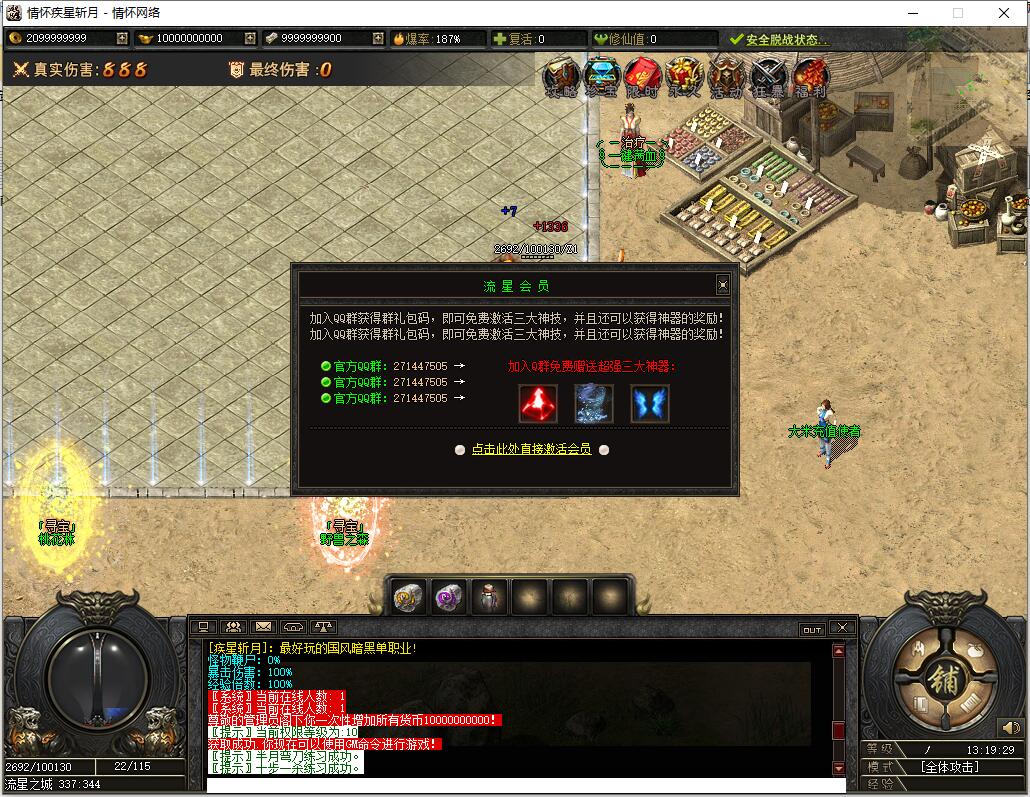Image resolution: width=1030 pixels, height=797 pixels.
Task: Select the blue wings artifact icon
Action: click(x=650, y=403)
